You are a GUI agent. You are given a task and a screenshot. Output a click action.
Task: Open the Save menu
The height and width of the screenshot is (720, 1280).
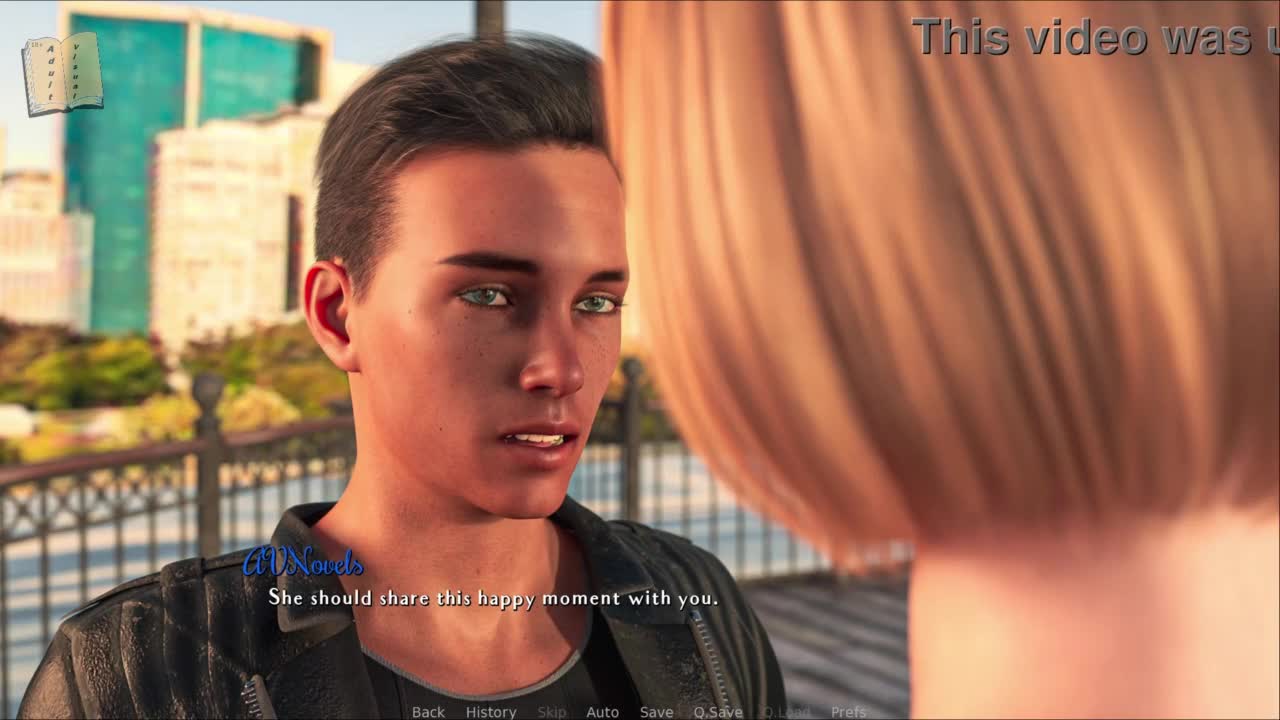[x=656, y=712]
